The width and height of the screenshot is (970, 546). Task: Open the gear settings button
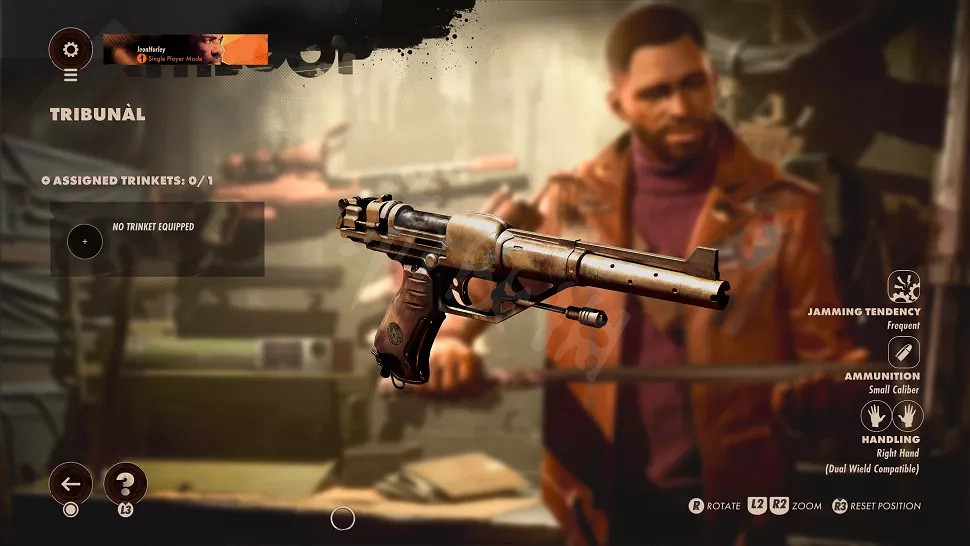70,48
